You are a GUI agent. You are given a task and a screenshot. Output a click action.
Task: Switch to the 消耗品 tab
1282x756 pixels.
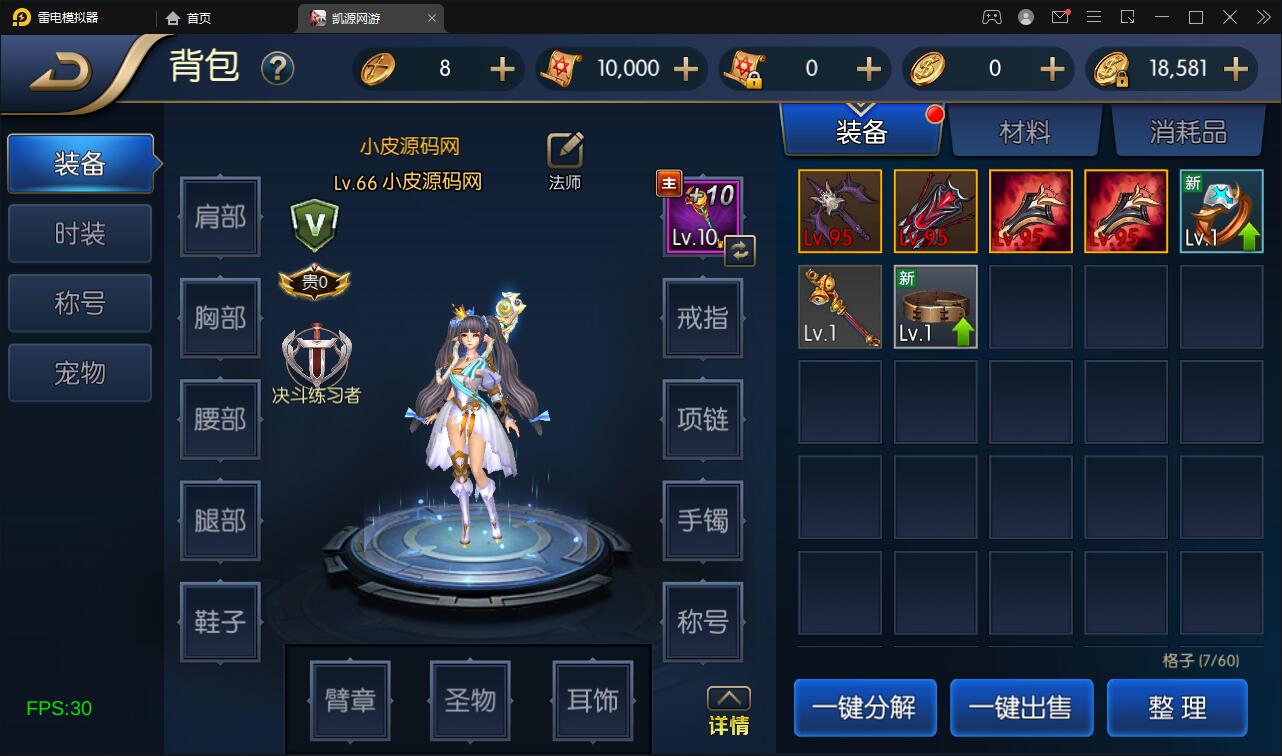click(1189, 130)
